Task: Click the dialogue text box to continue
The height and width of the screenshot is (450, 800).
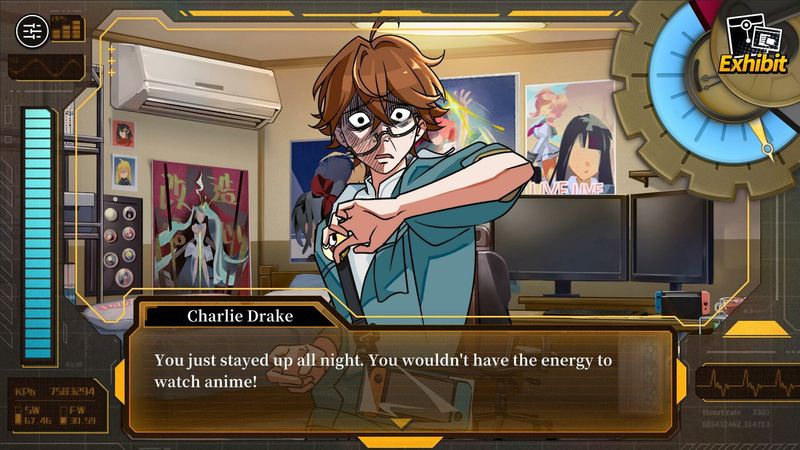Action: [400, 370]
